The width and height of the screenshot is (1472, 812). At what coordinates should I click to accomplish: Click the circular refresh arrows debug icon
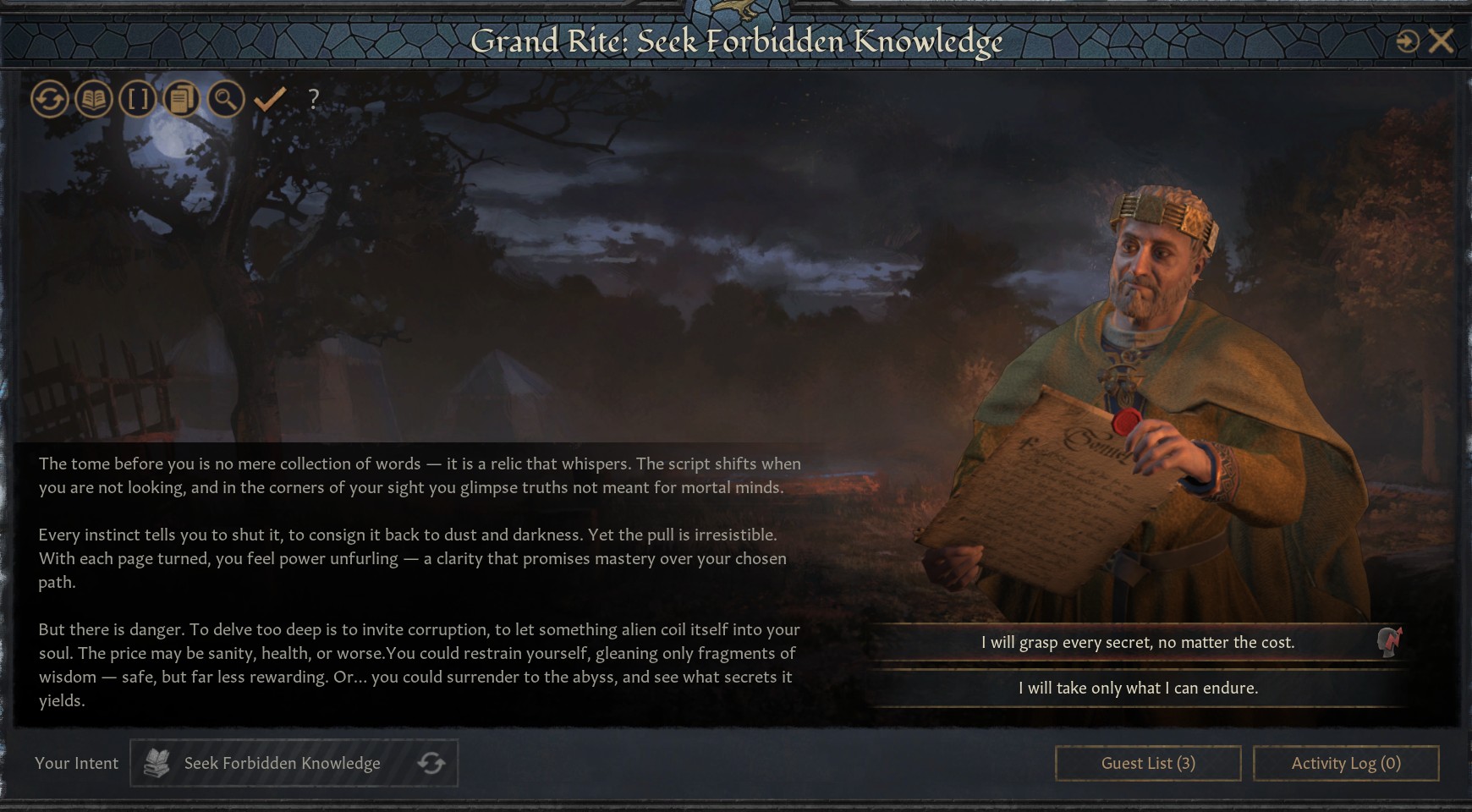(x=49, y=100)
